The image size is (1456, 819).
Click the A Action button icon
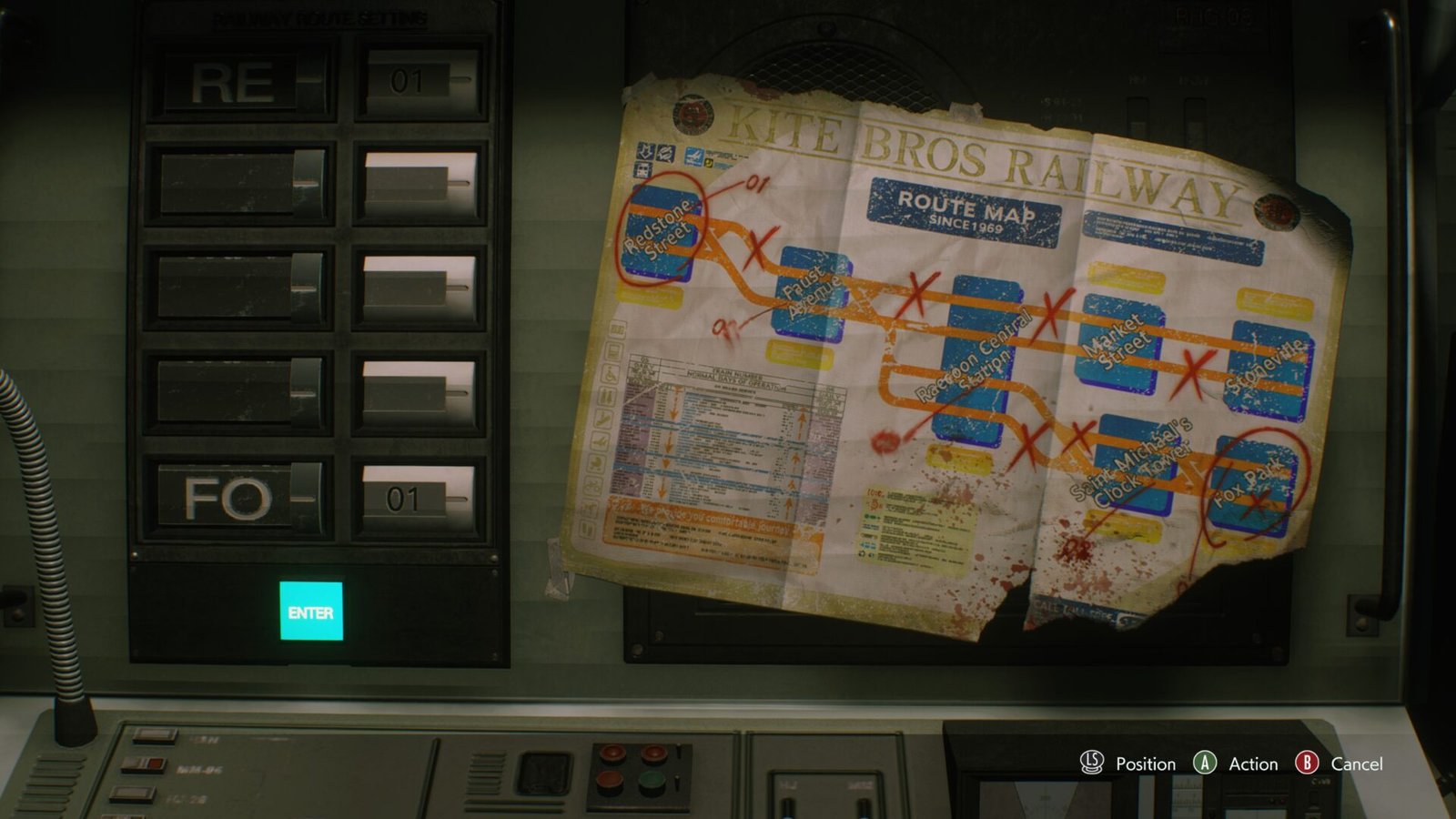(x=1203, y=764)
